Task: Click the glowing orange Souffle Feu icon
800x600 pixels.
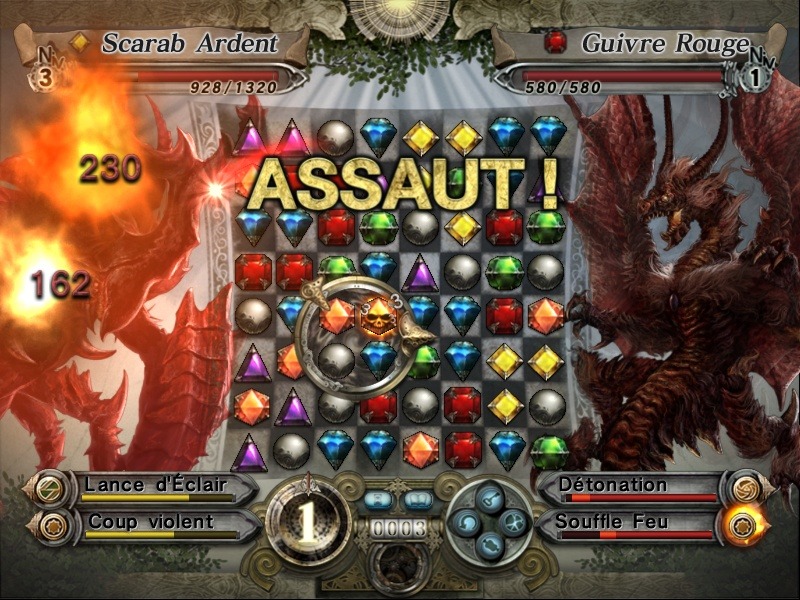Action: tap(742, 524)
